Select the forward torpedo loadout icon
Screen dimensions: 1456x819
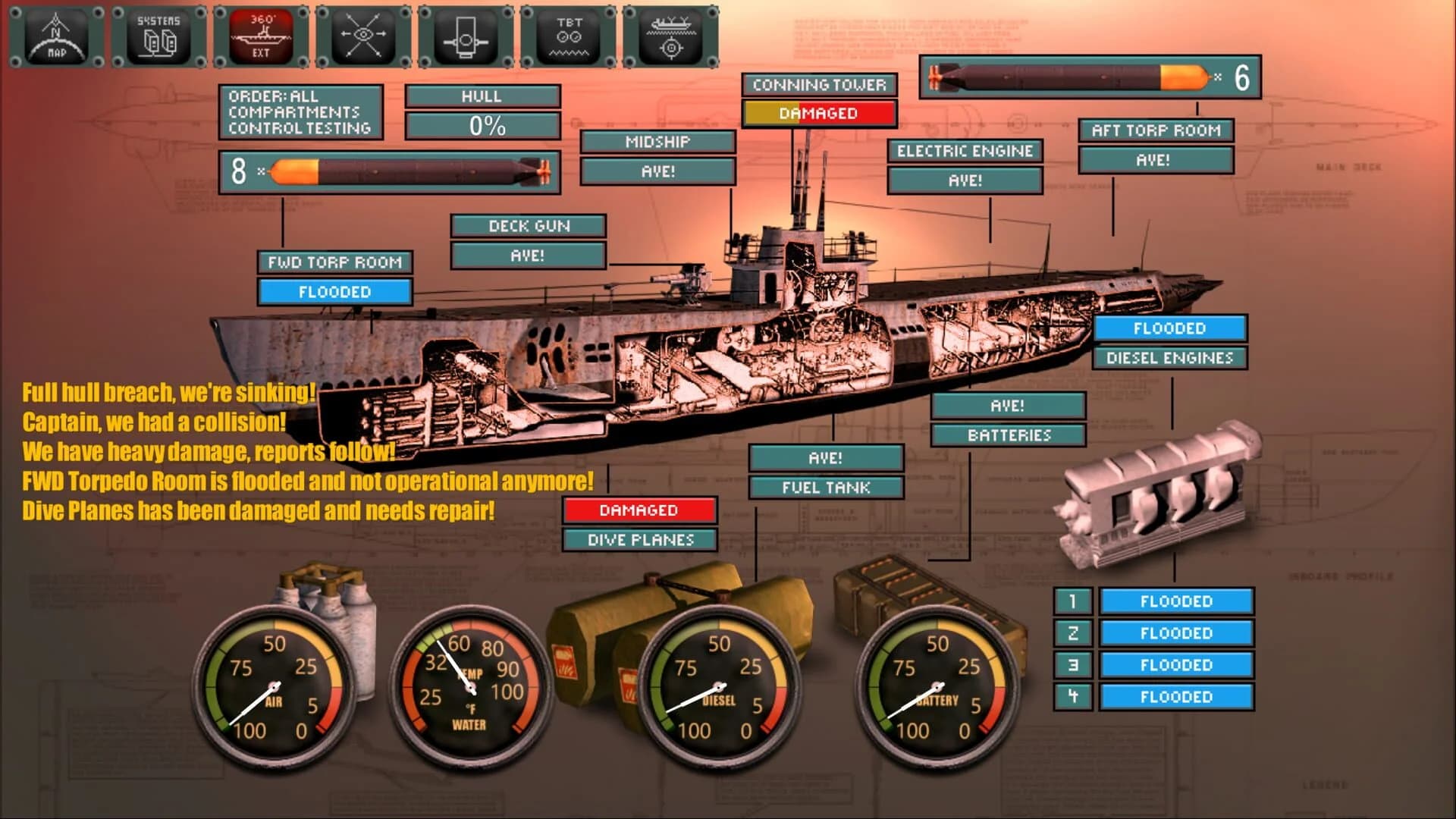pos(389,169)
